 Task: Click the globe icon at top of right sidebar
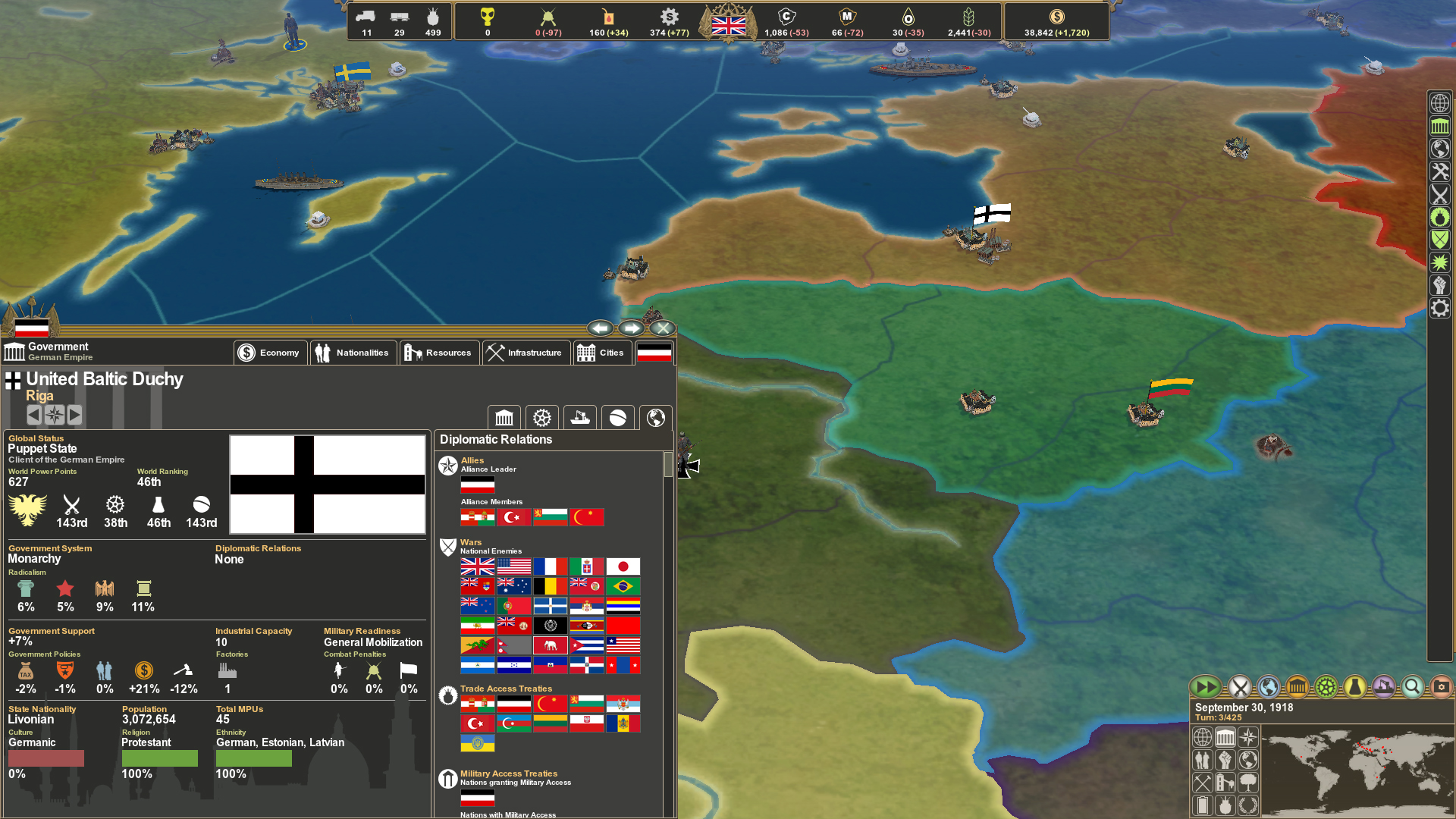(1440, 102)
